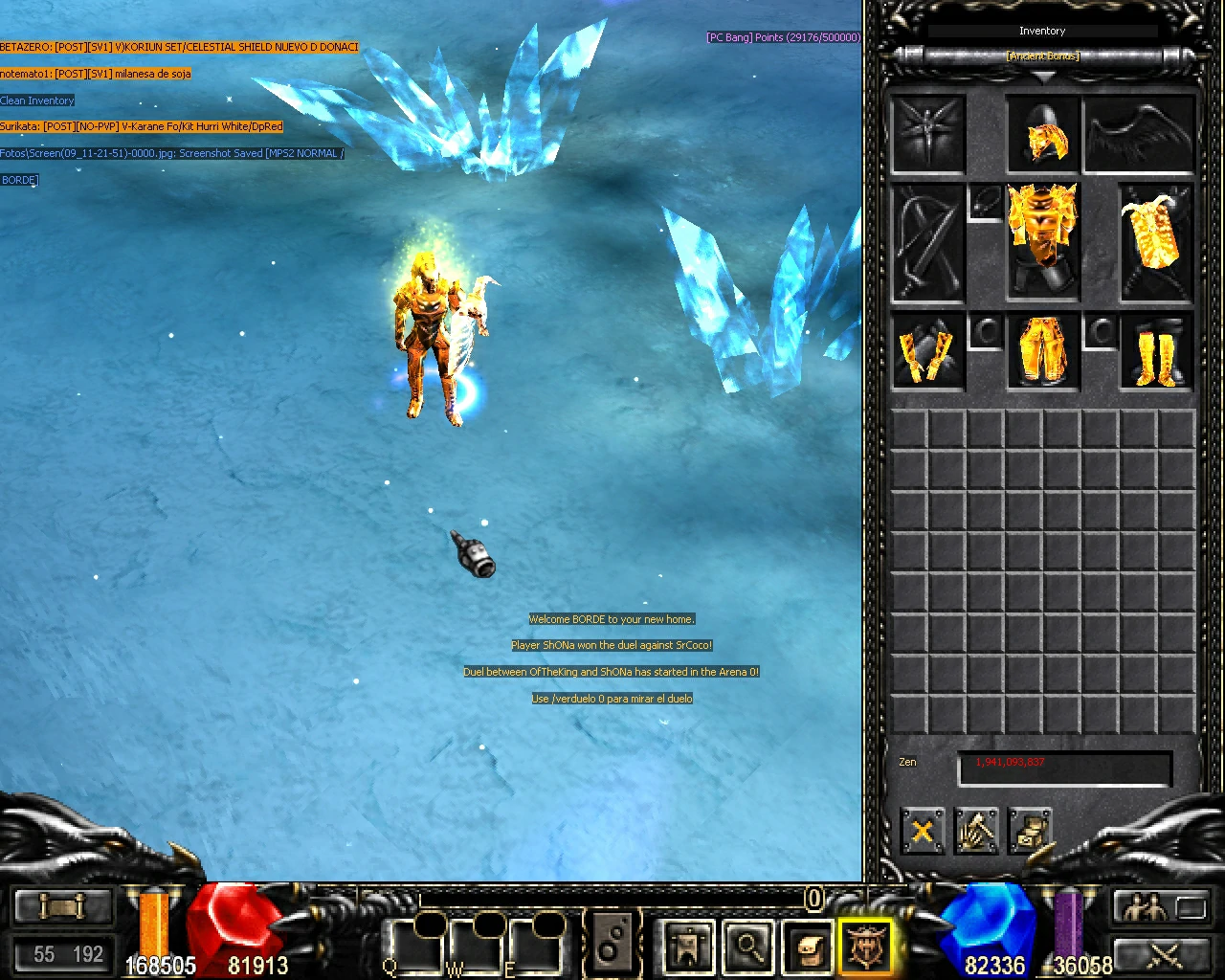Image resolution: width=1225 pixels, height=980 pixels.
Task: Select the equipped golden helm slot
Action: [x=1042, y=134]
